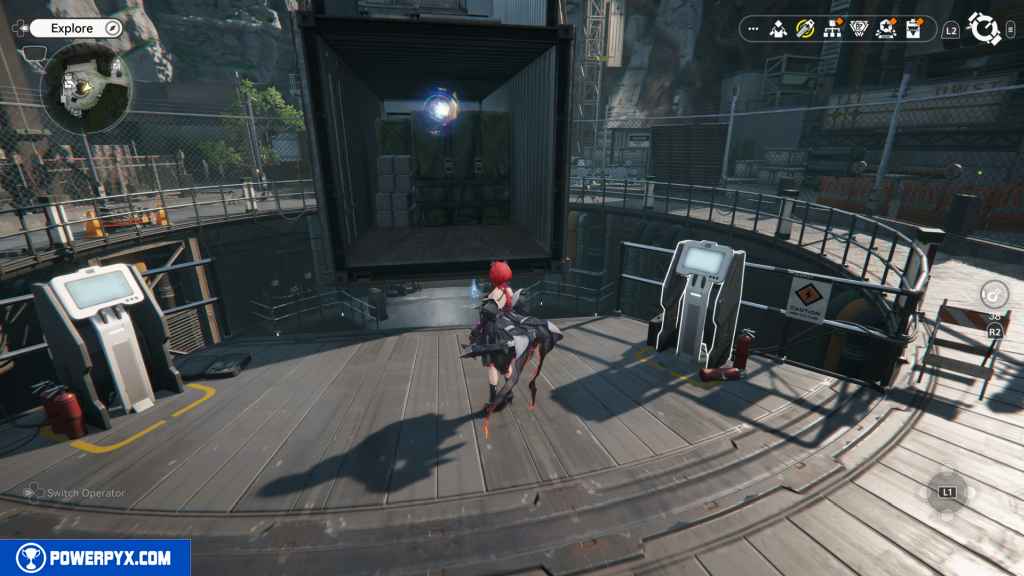Activate the round tool icon above the R2 label
This screenshot has height=576, width=1024.
click(x=994, y=294)
